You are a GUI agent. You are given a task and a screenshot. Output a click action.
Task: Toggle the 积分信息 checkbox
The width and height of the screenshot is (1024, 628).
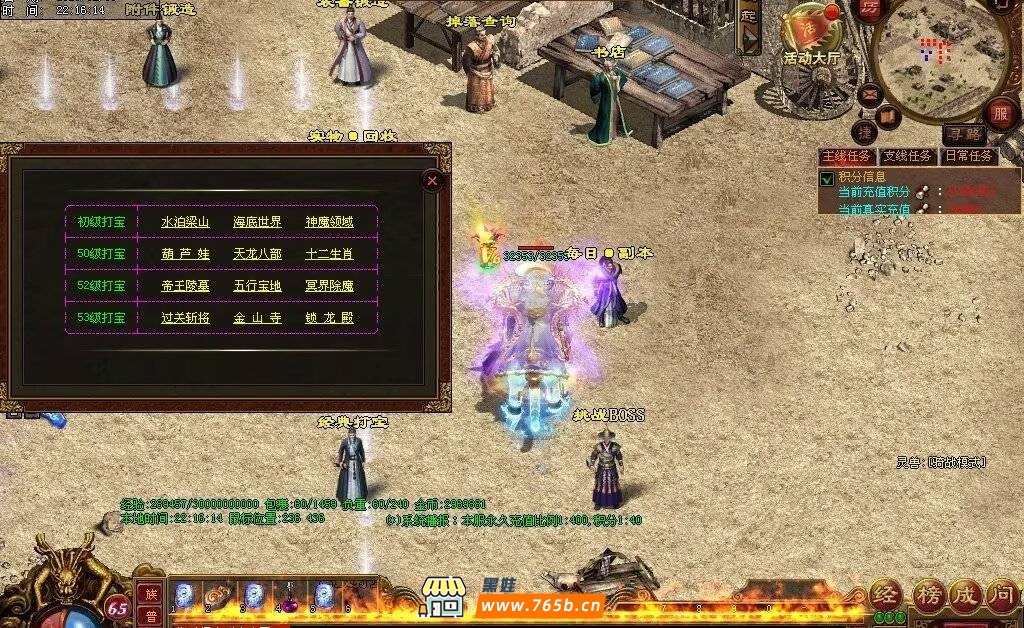coord(827,179)
